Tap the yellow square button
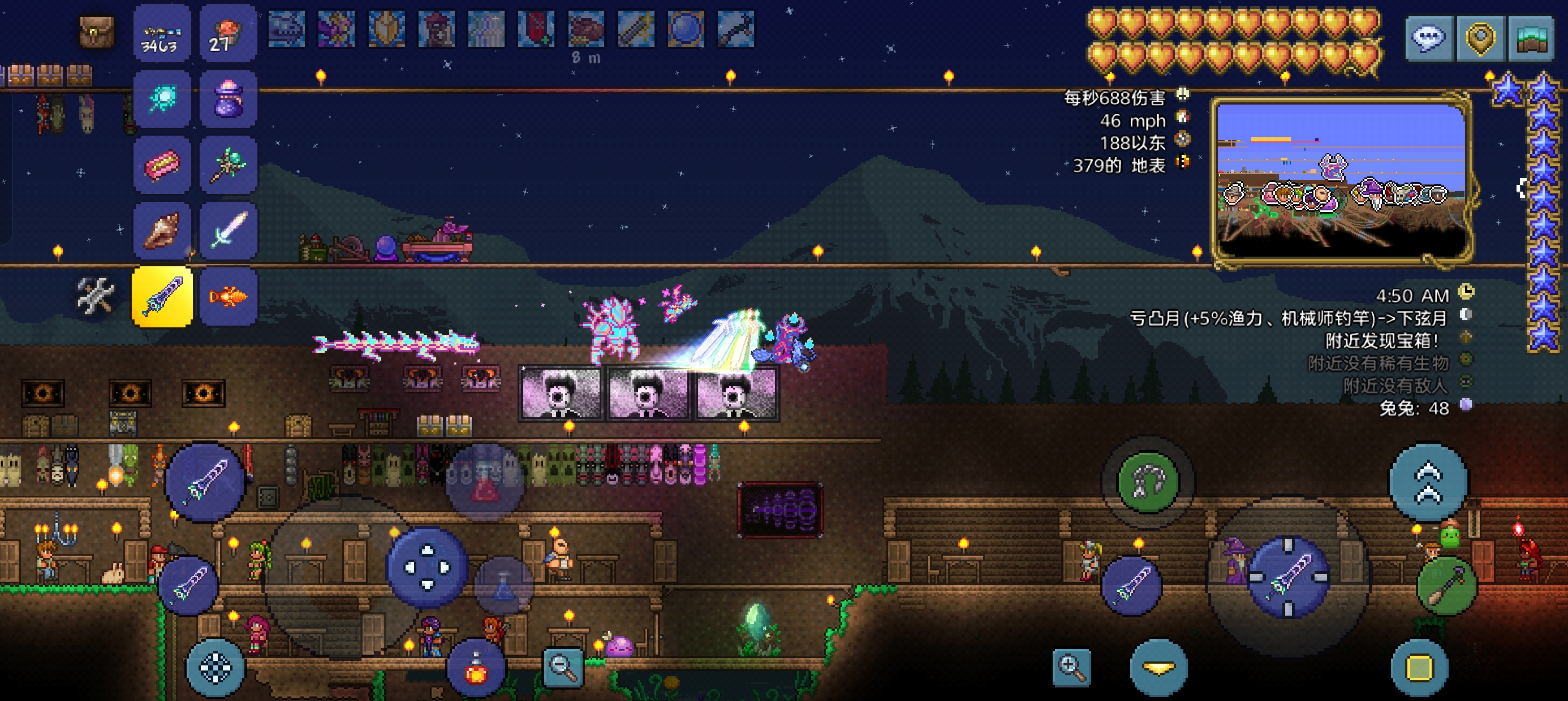Screen dimensions: 1568x701 click(1419, 668)
